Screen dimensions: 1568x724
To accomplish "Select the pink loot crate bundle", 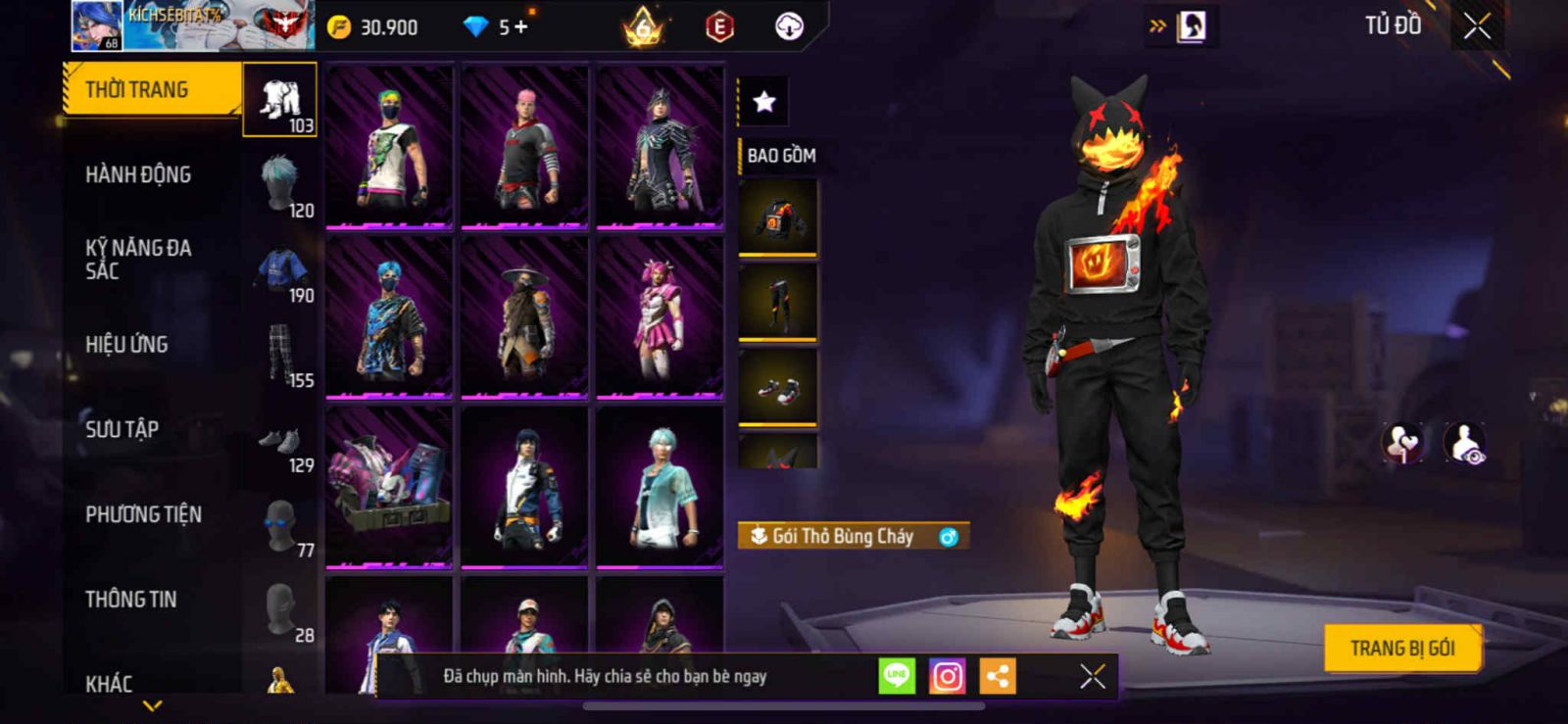I will (389, 487).
